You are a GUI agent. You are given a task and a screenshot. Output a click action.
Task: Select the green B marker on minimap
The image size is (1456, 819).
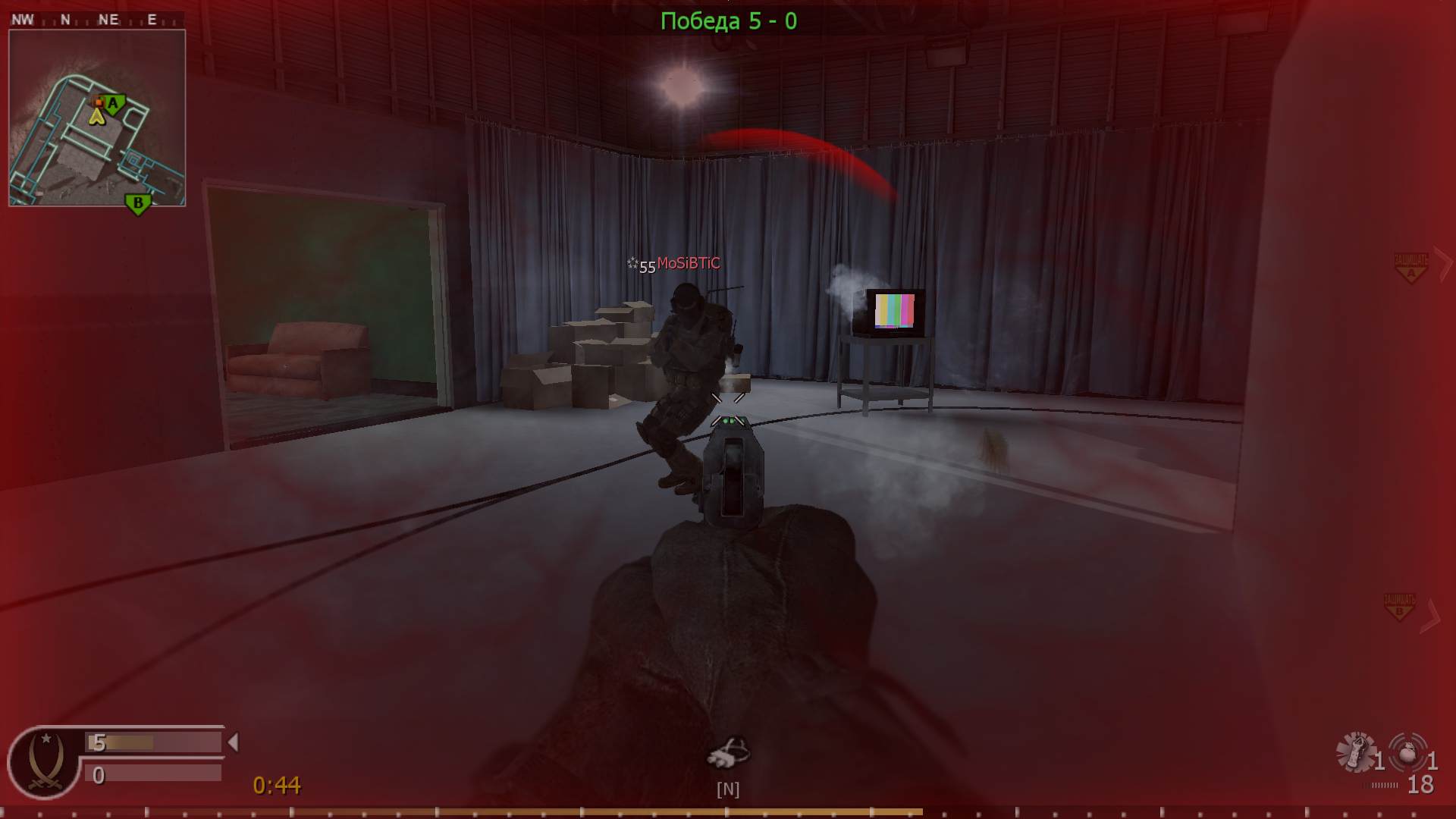coord(137,202)
